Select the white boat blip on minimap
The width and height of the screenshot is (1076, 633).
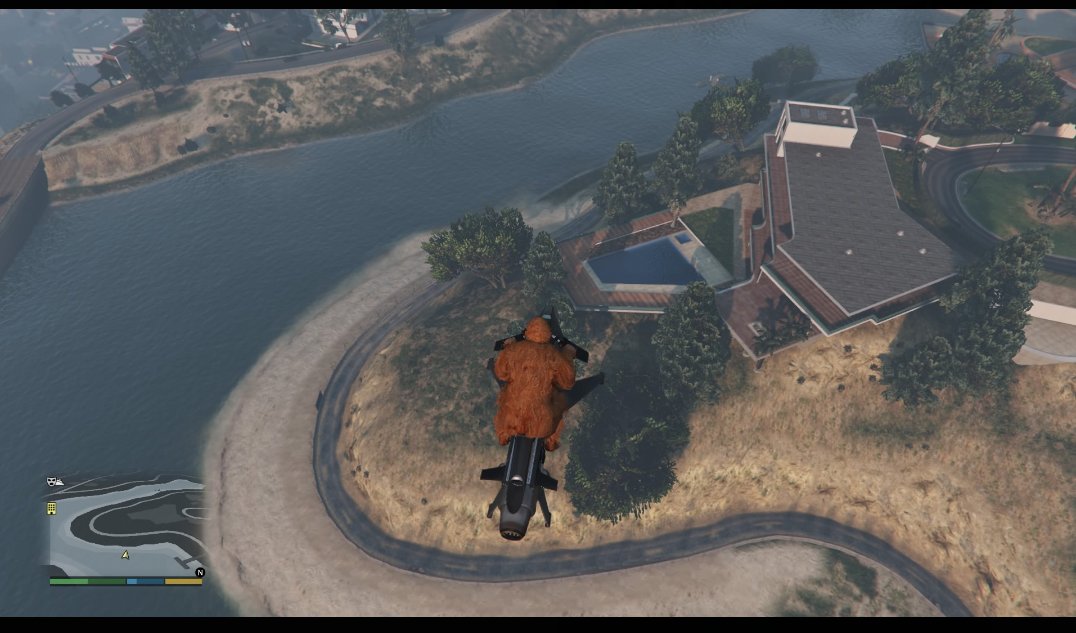60,482
